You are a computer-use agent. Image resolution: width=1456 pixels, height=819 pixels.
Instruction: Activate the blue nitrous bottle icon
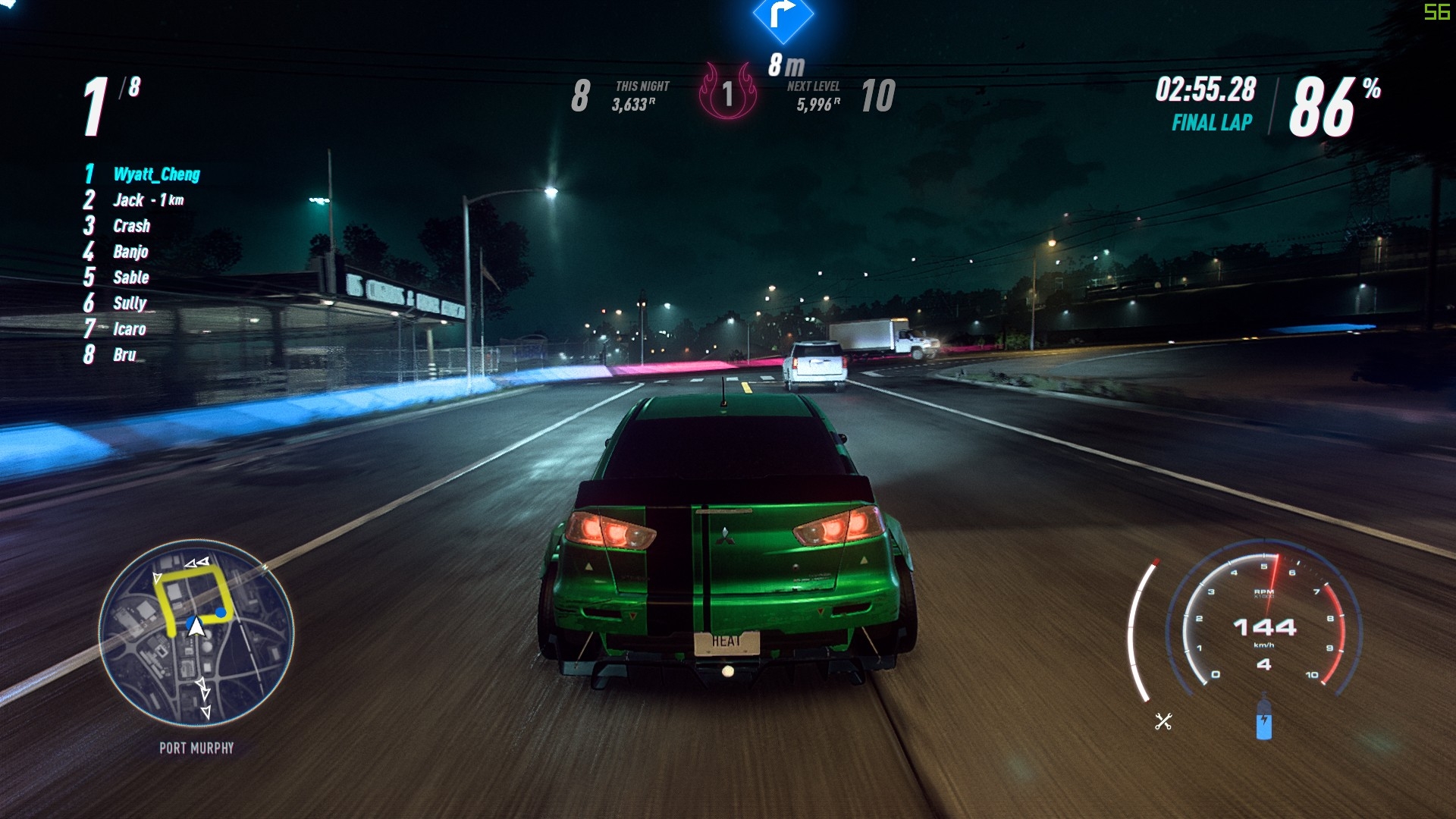[1263, 720]
